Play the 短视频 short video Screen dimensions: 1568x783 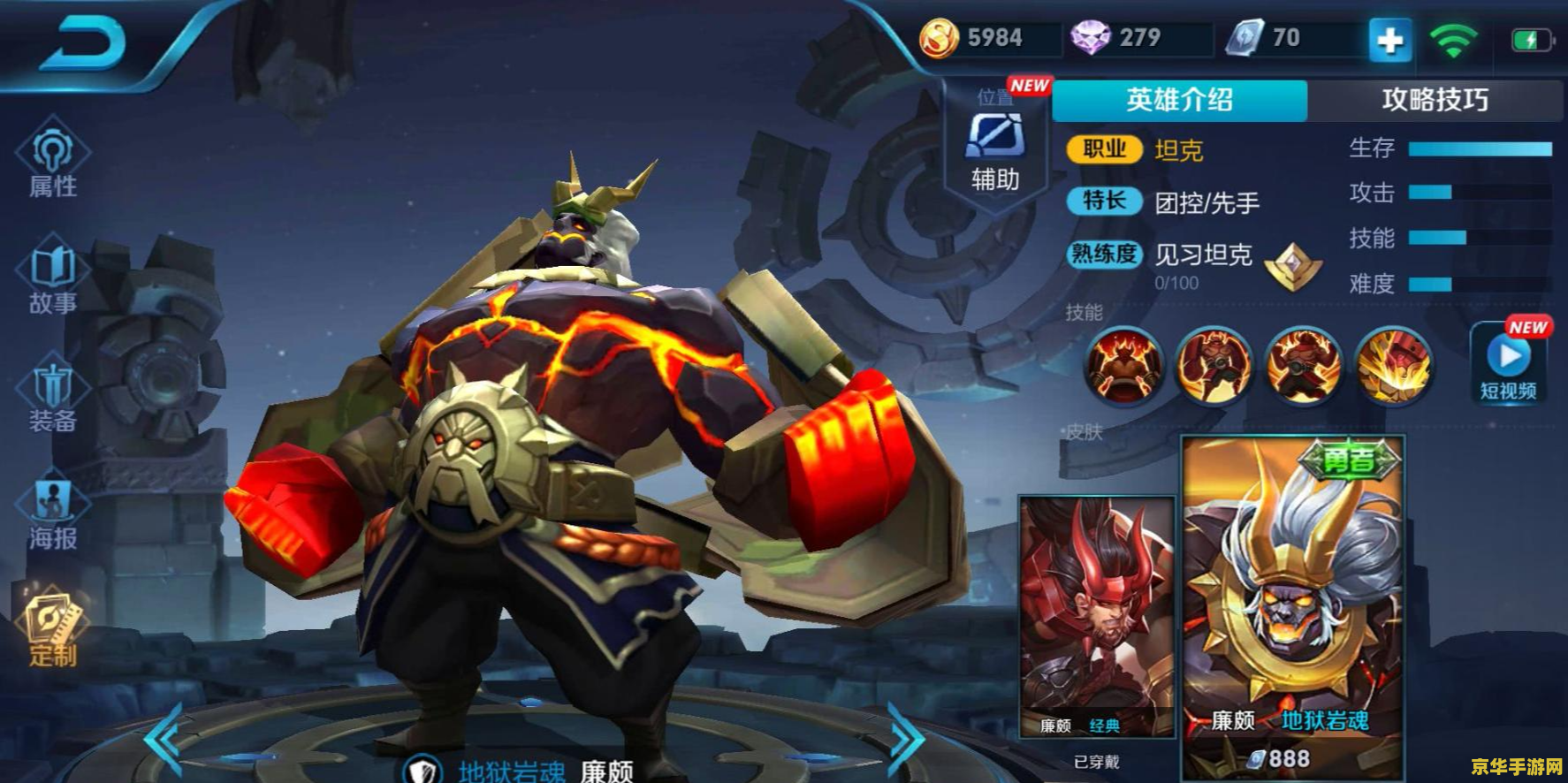click(1509, 364)
